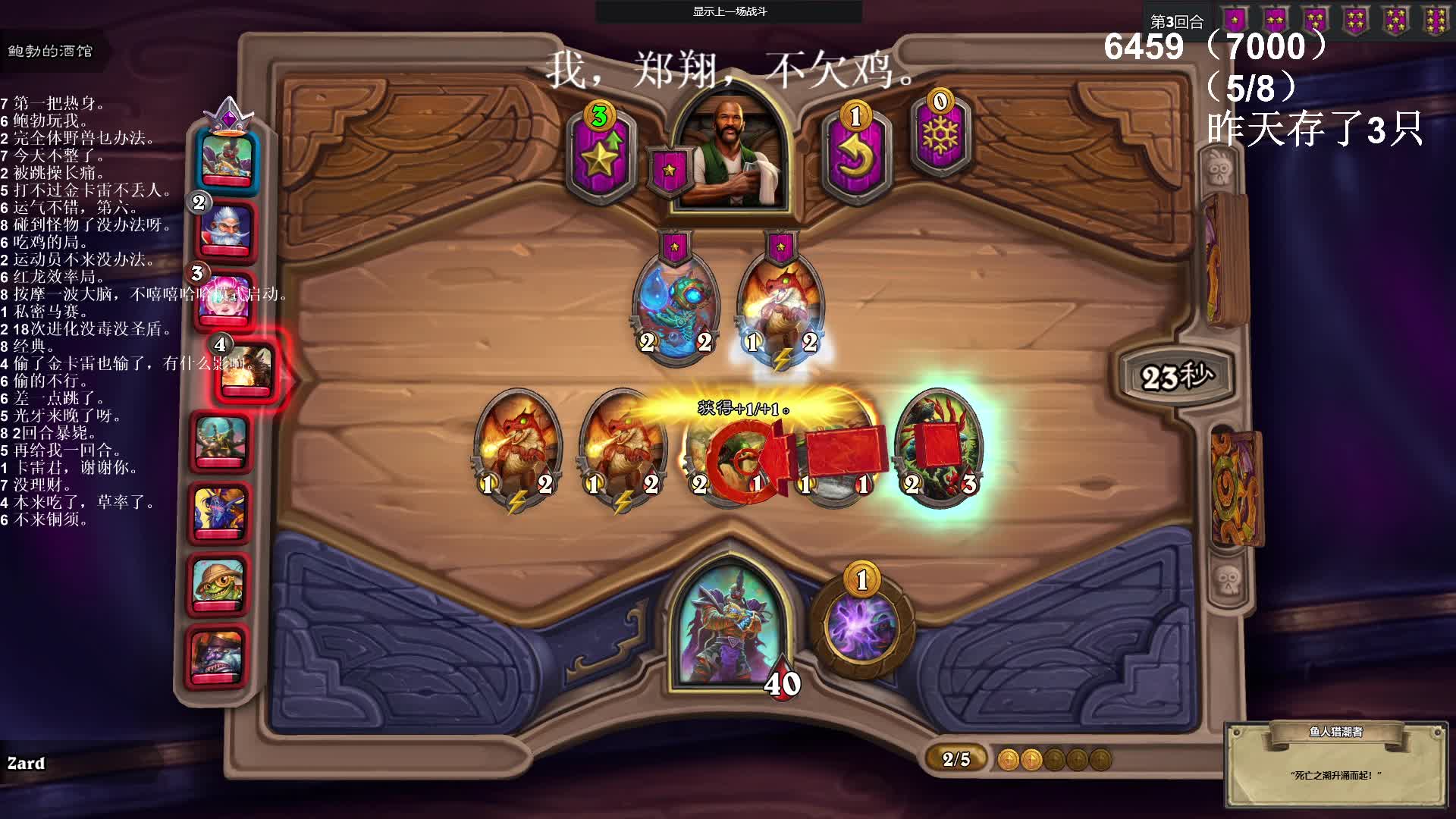Show the previous combat replay
Viewport: 1456px width, 819px height.
point(730,11)
